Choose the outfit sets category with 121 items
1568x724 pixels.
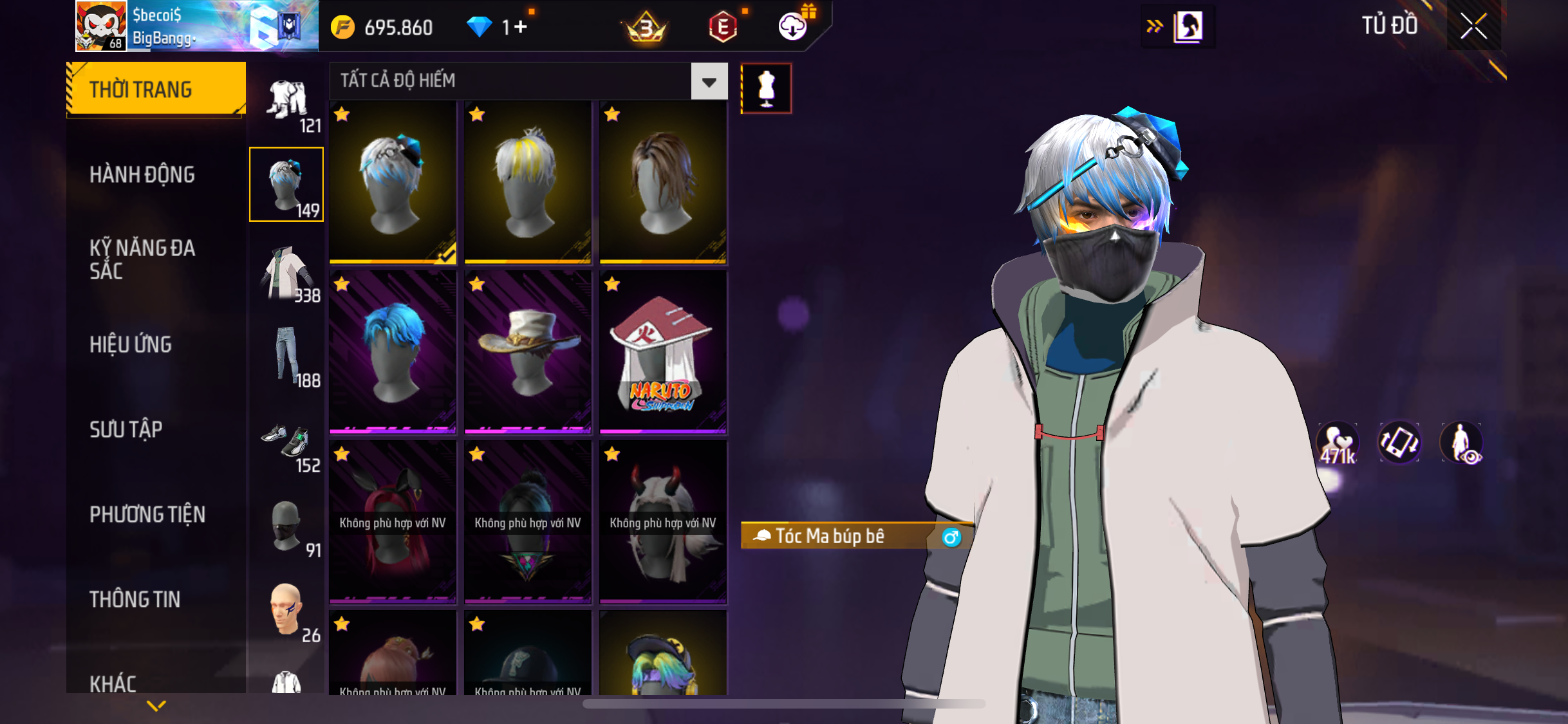coord(287,103)
